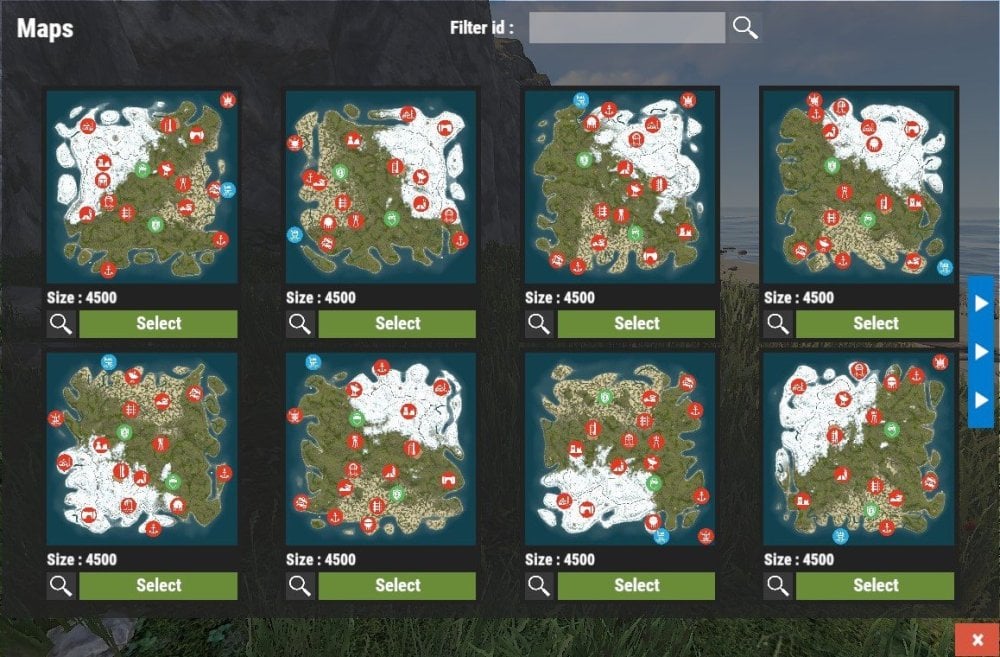Click the Filter id text field

[x=626, y=28]
